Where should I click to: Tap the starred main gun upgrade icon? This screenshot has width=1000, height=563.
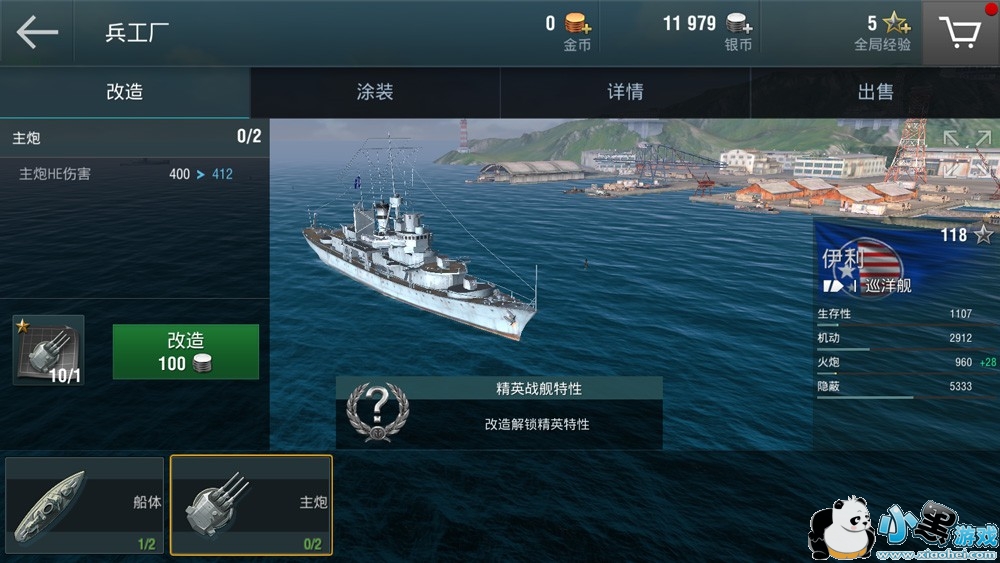pos(48,350)
